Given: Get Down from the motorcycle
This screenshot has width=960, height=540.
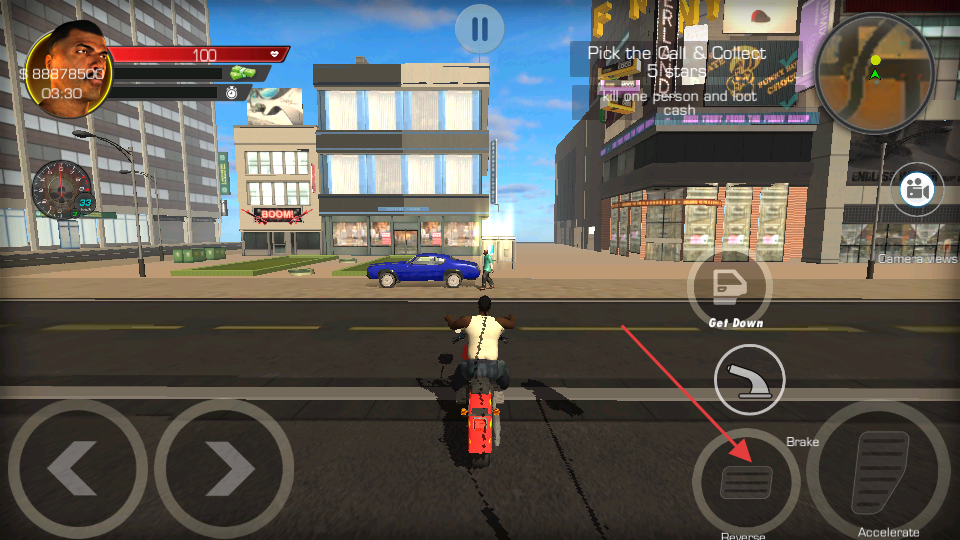Looking at the screenshot, I should pos(729,283).
